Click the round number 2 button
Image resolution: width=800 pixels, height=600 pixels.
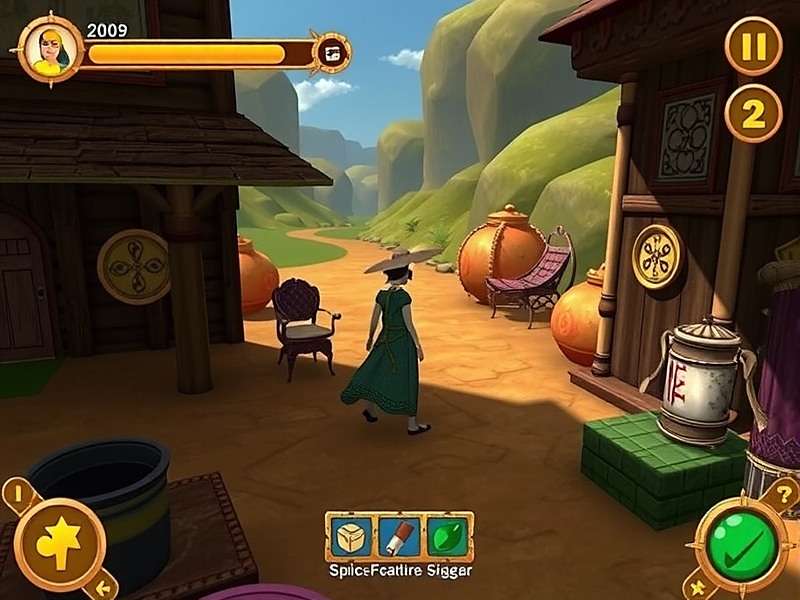coord(753,114)
